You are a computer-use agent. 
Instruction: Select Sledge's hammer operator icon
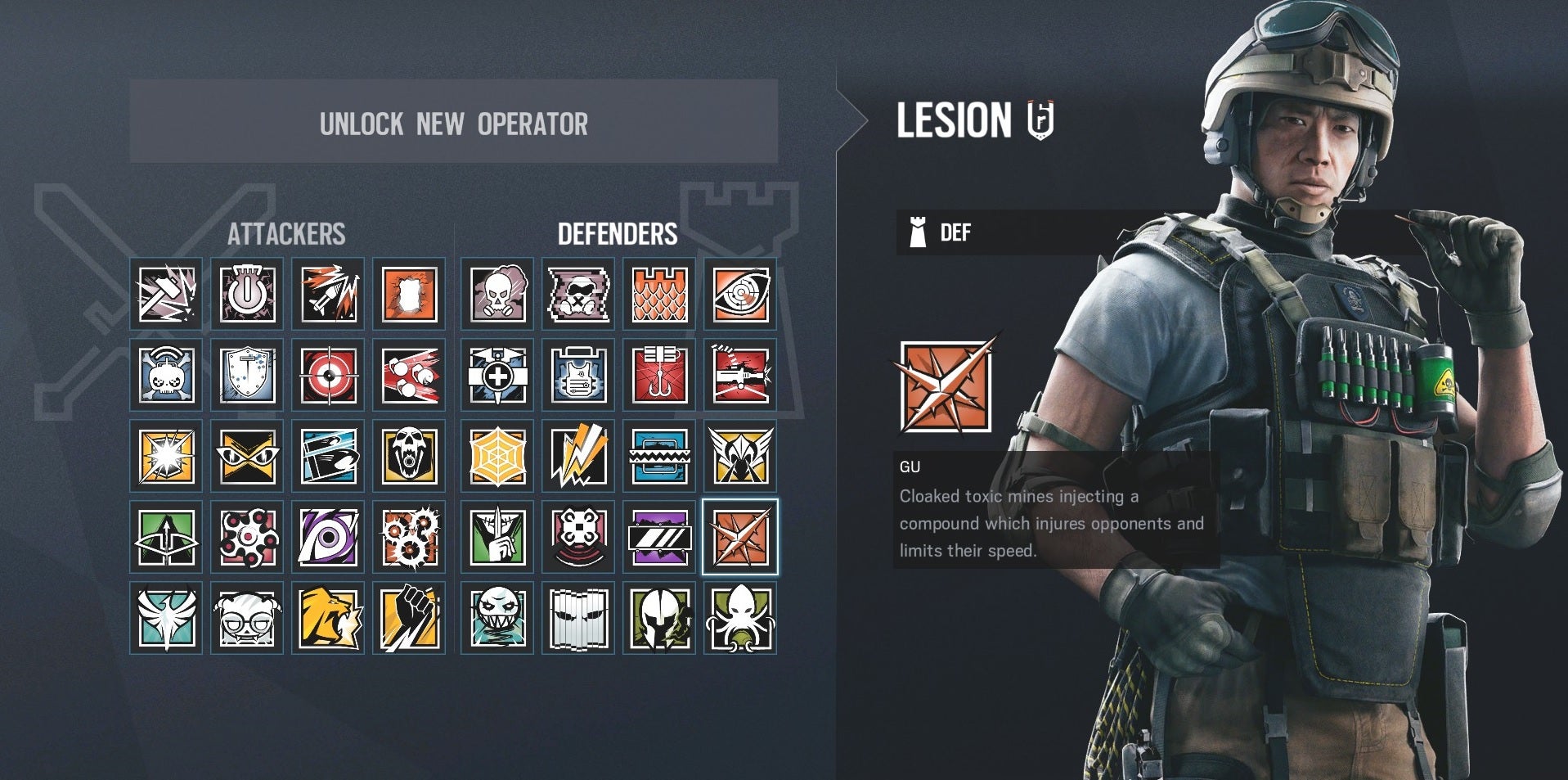pyautogui.click(x=166, y=295)
